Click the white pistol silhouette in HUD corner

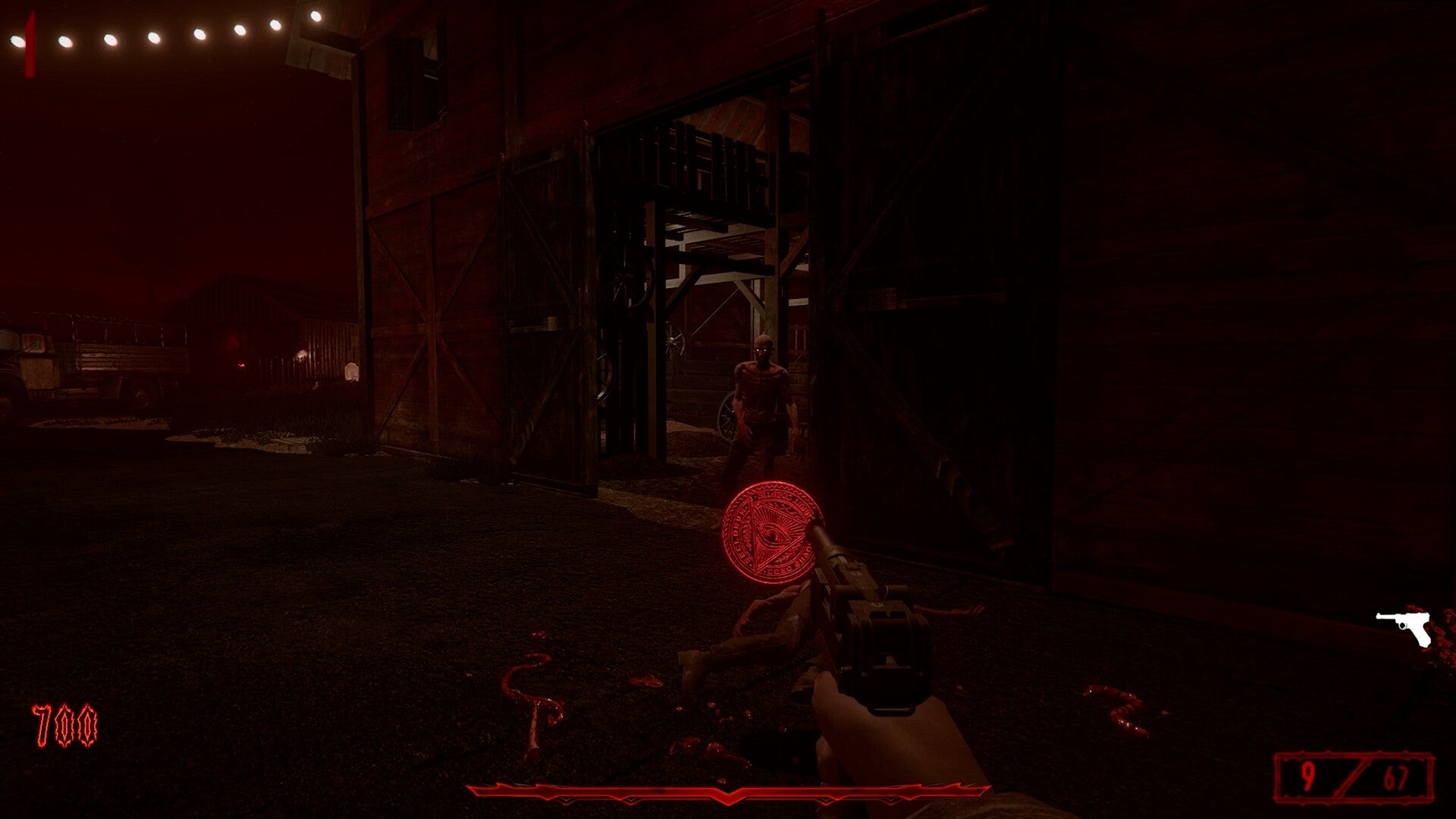pos(1404,626)
